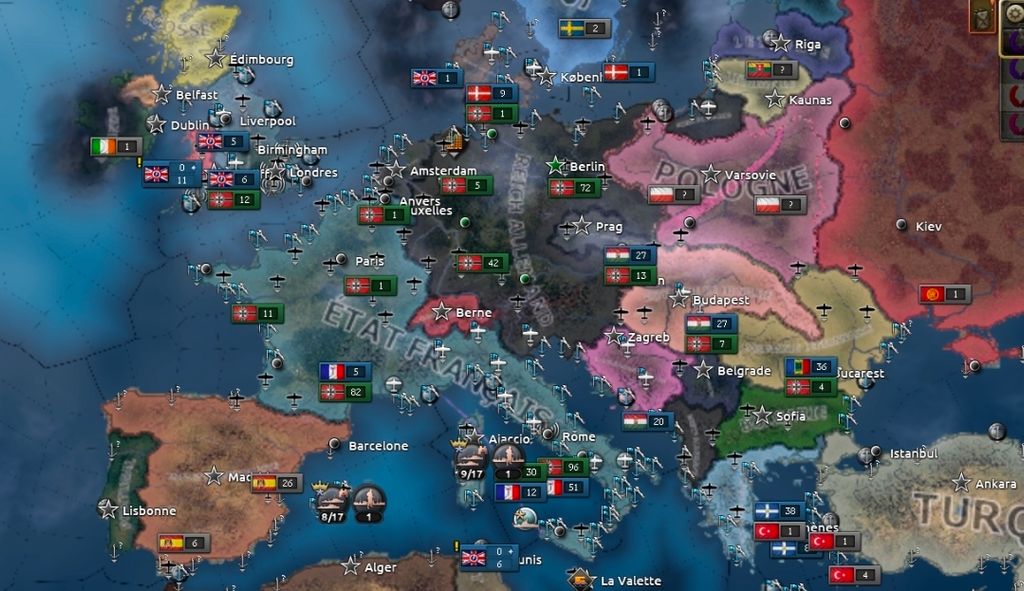Select the Soviet army counter showing 1
Viewport: 1024px width, 591px height.
click(945, 294)
